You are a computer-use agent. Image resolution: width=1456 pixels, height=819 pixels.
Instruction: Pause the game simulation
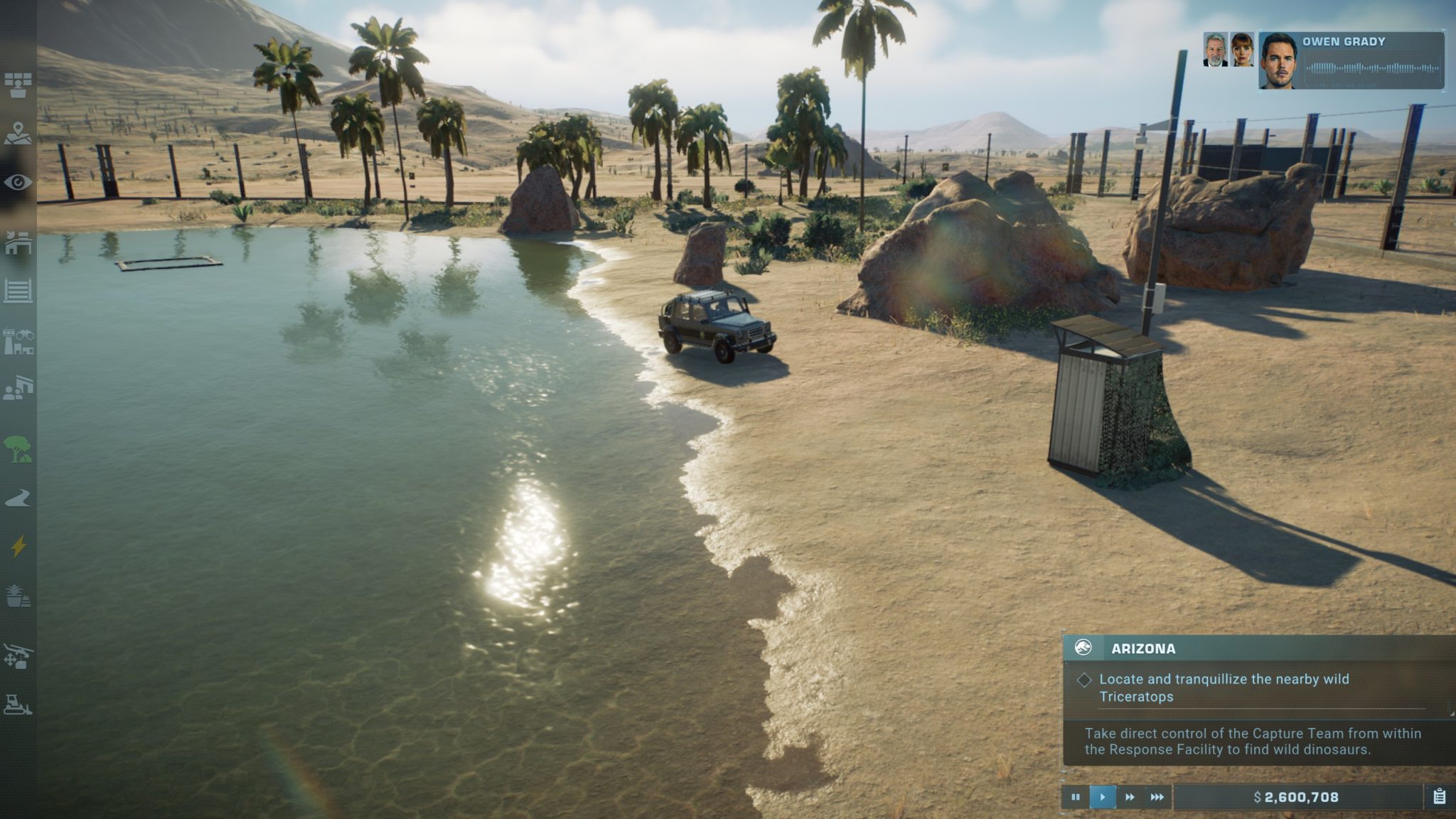(x=1075, y=797)
